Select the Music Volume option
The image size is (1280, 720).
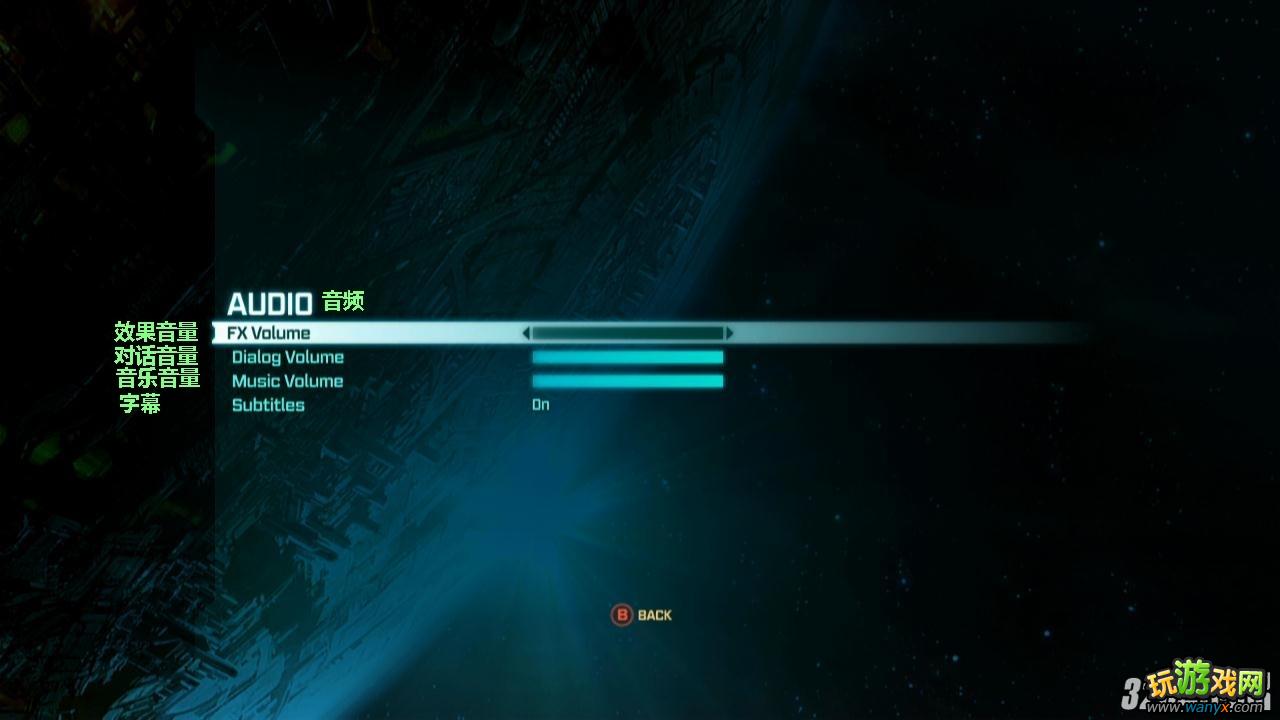[x=287, y=380]
